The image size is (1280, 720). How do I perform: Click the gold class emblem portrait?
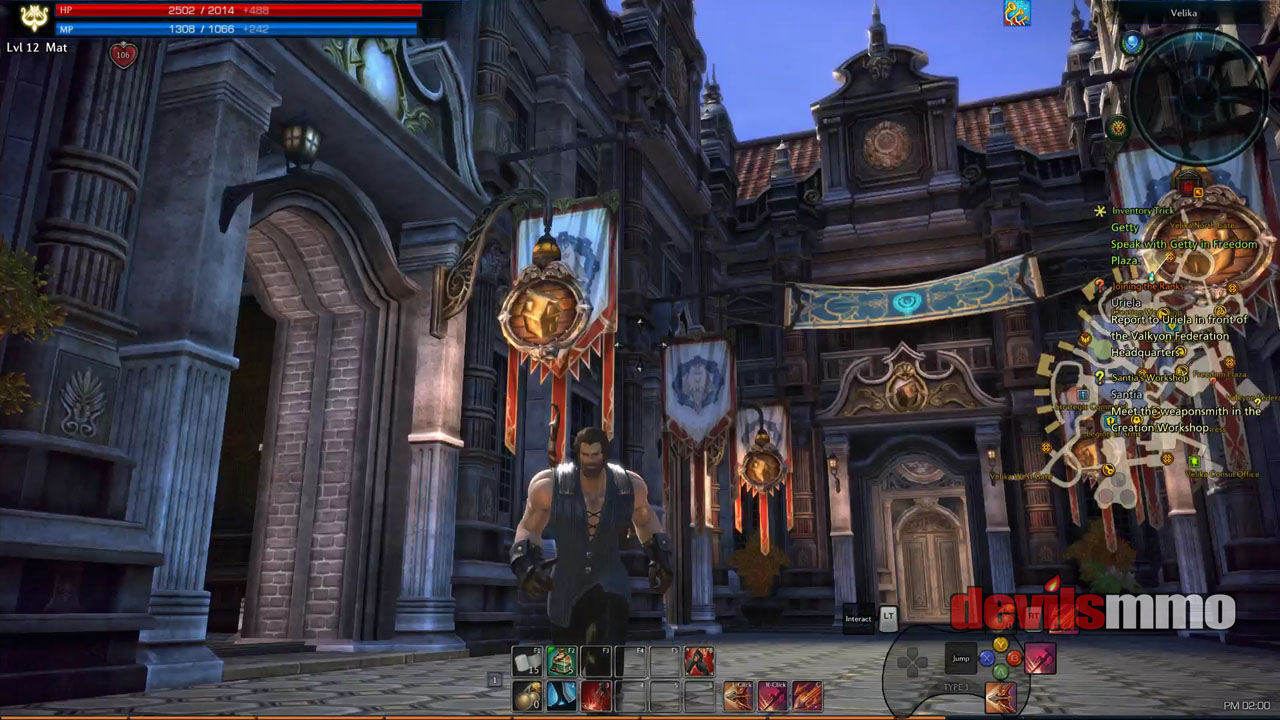click(34, 17)
